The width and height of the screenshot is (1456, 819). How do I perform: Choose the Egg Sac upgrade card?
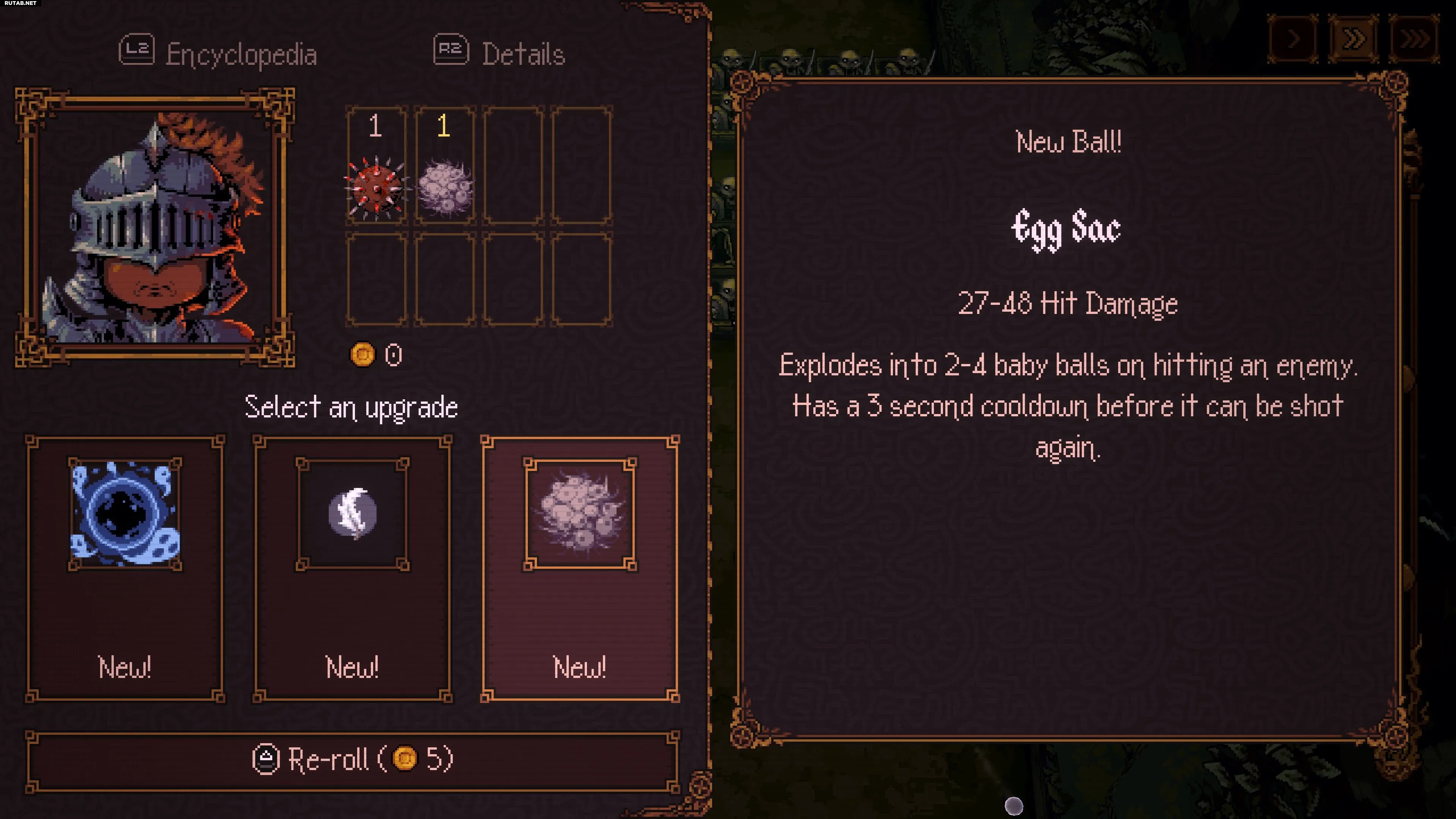580,568
